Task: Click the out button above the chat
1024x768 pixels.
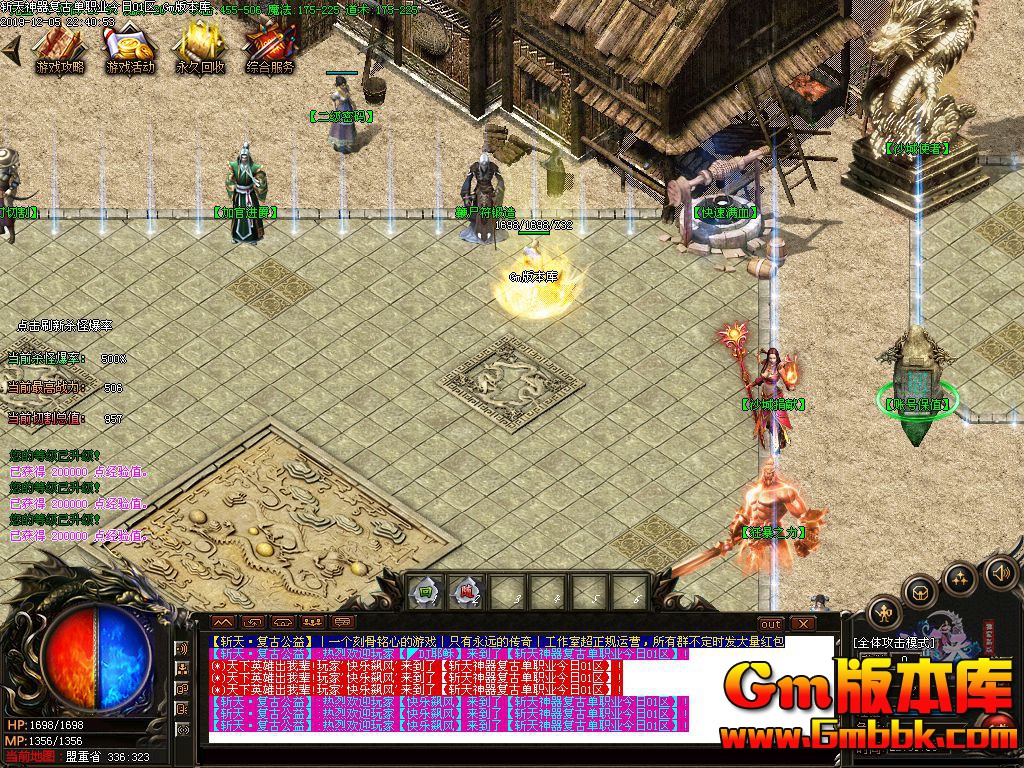Action: pos(770,624)
